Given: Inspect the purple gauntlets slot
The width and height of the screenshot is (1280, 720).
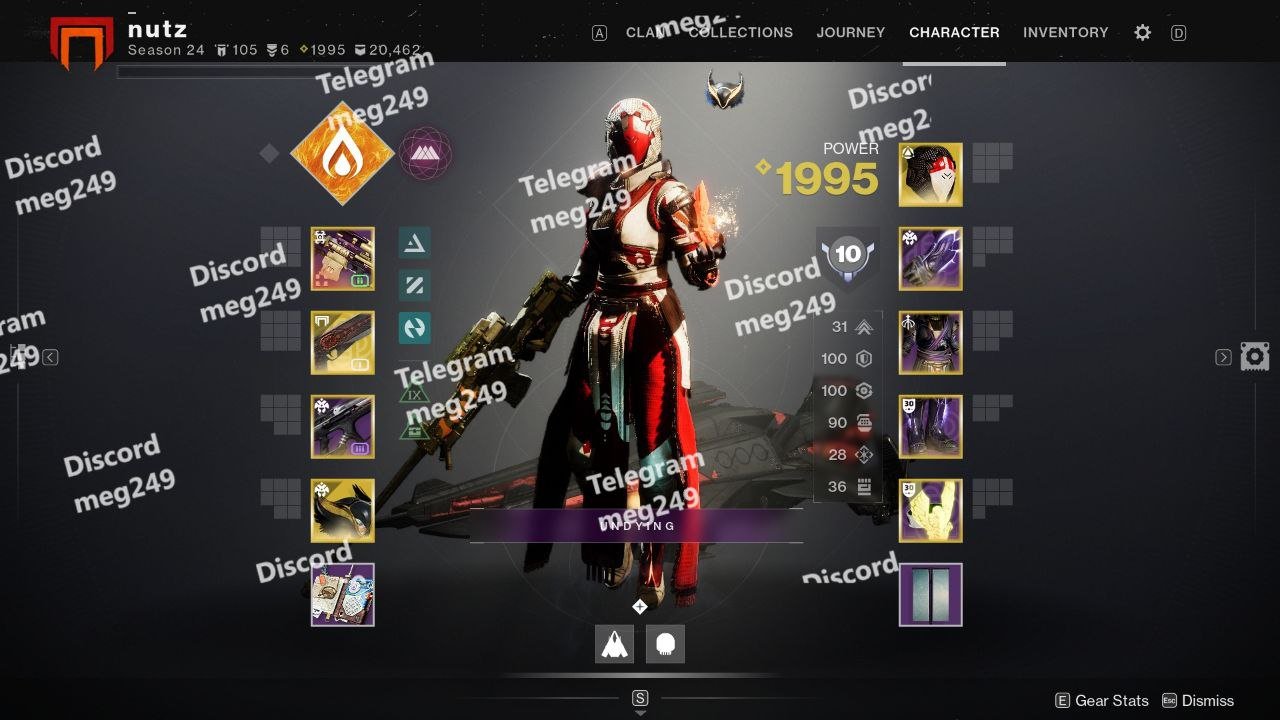Looking at the screenshot, I should coord(931,259).
